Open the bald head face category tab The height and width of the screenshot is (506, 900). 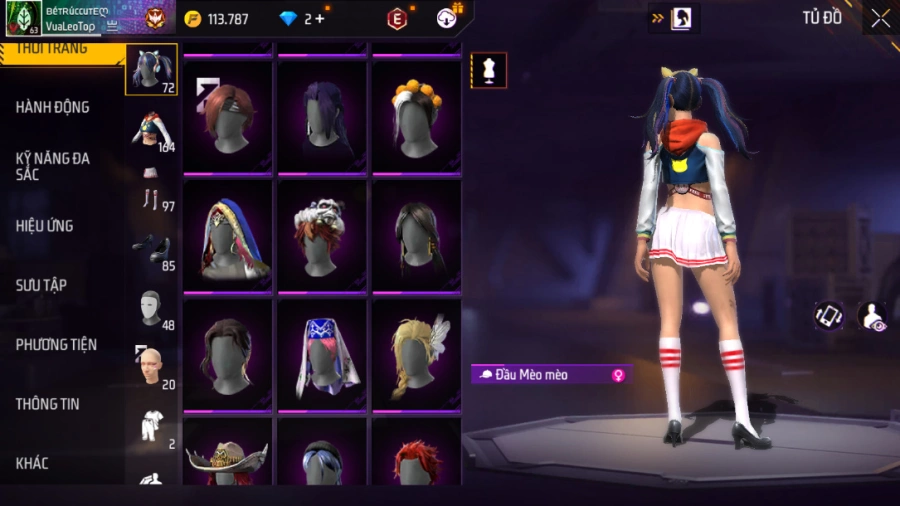(153, 368)
